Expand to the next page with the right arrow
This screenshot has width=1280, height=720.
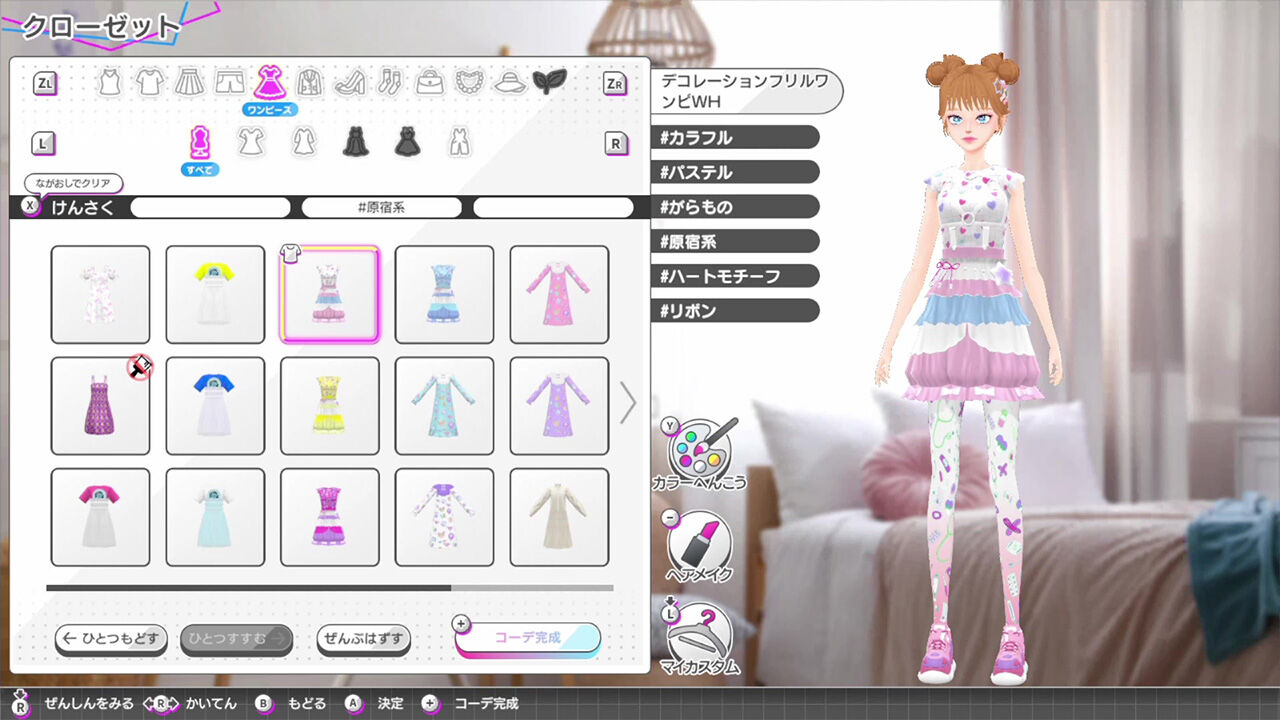click(x=628, y=402)
